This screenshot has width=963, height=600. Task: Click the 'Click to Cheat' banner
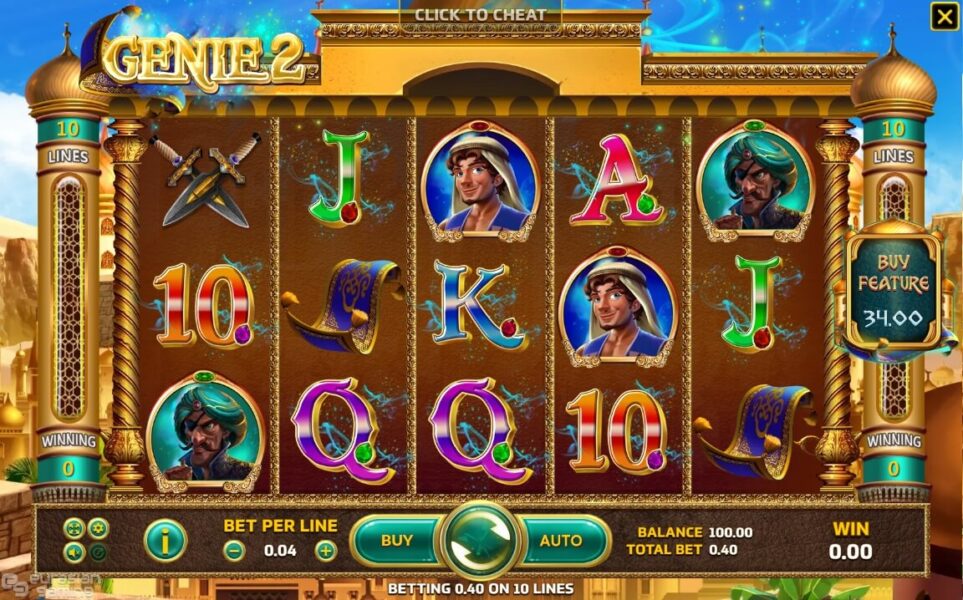(480, 15)
